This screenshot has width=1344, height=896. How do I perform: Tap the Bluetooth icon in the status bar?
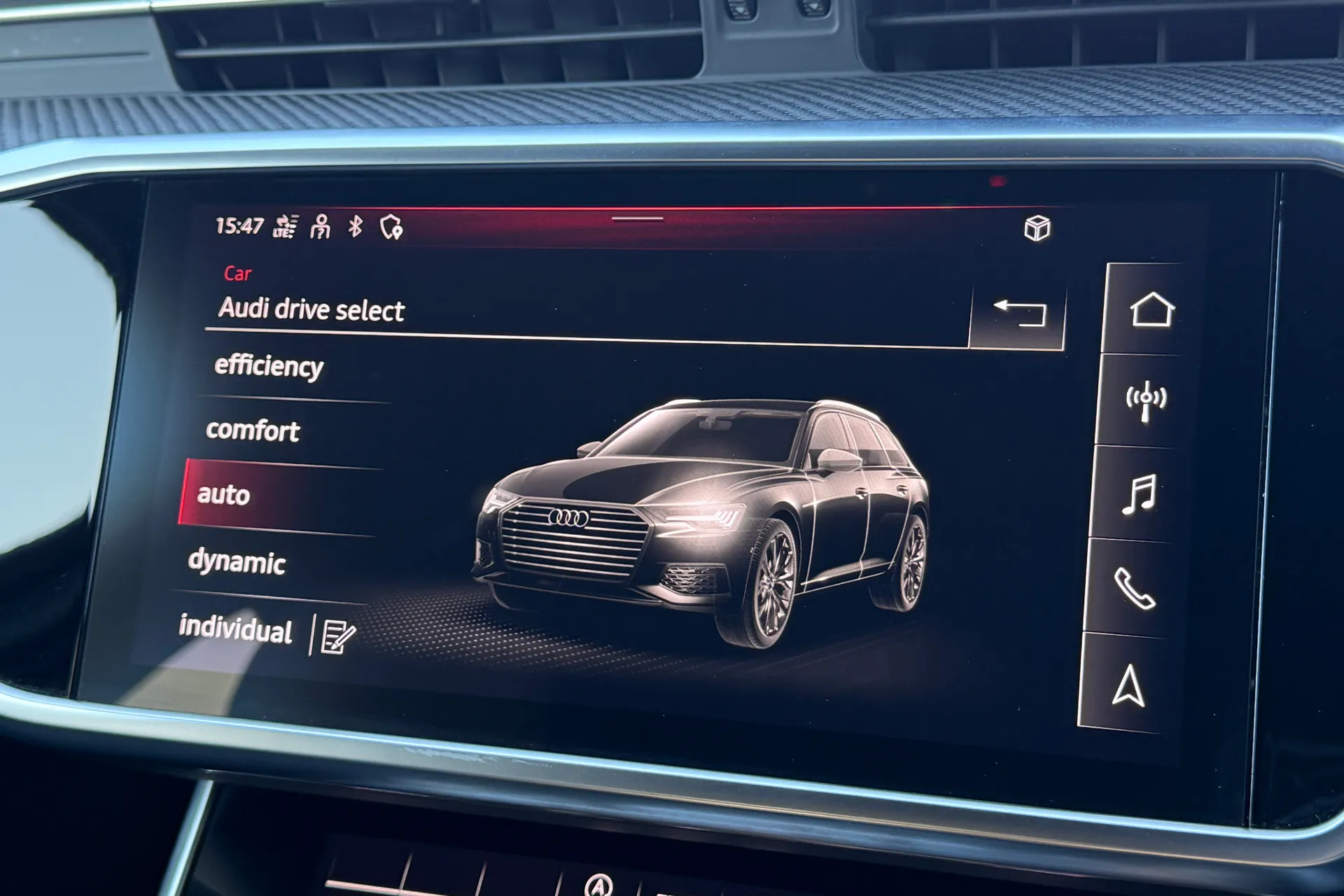pos(355,225)
